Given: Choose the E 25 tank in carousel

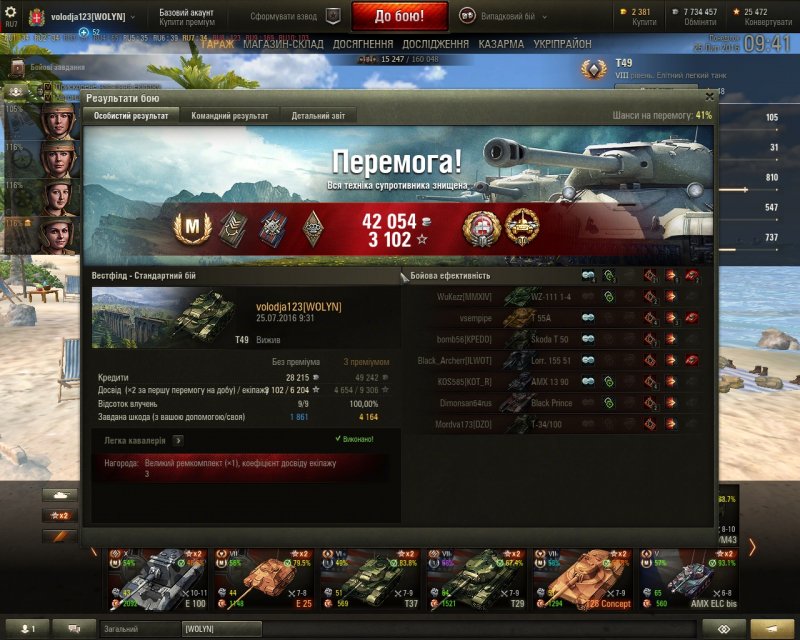Looking at the screenshot, I should click(264, 578).
